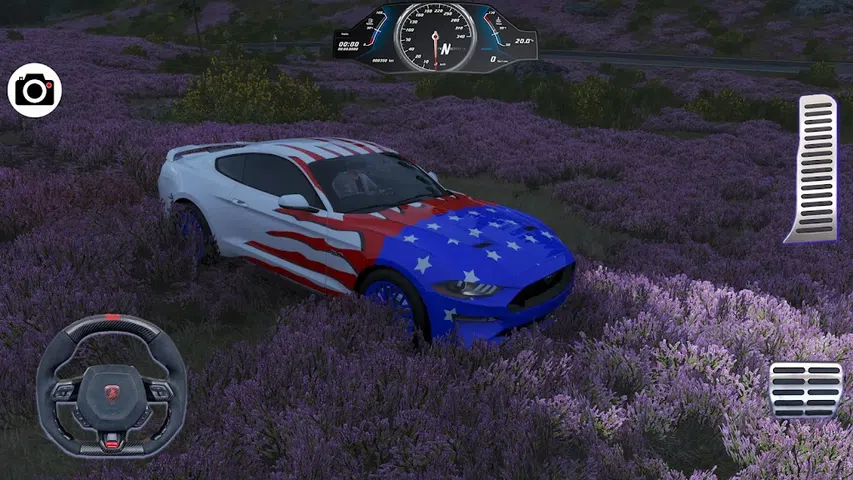The width and height of the screenshot is (853, 480).
Task: Step on the gas accelerator pedal
Action: click(812, 168)
